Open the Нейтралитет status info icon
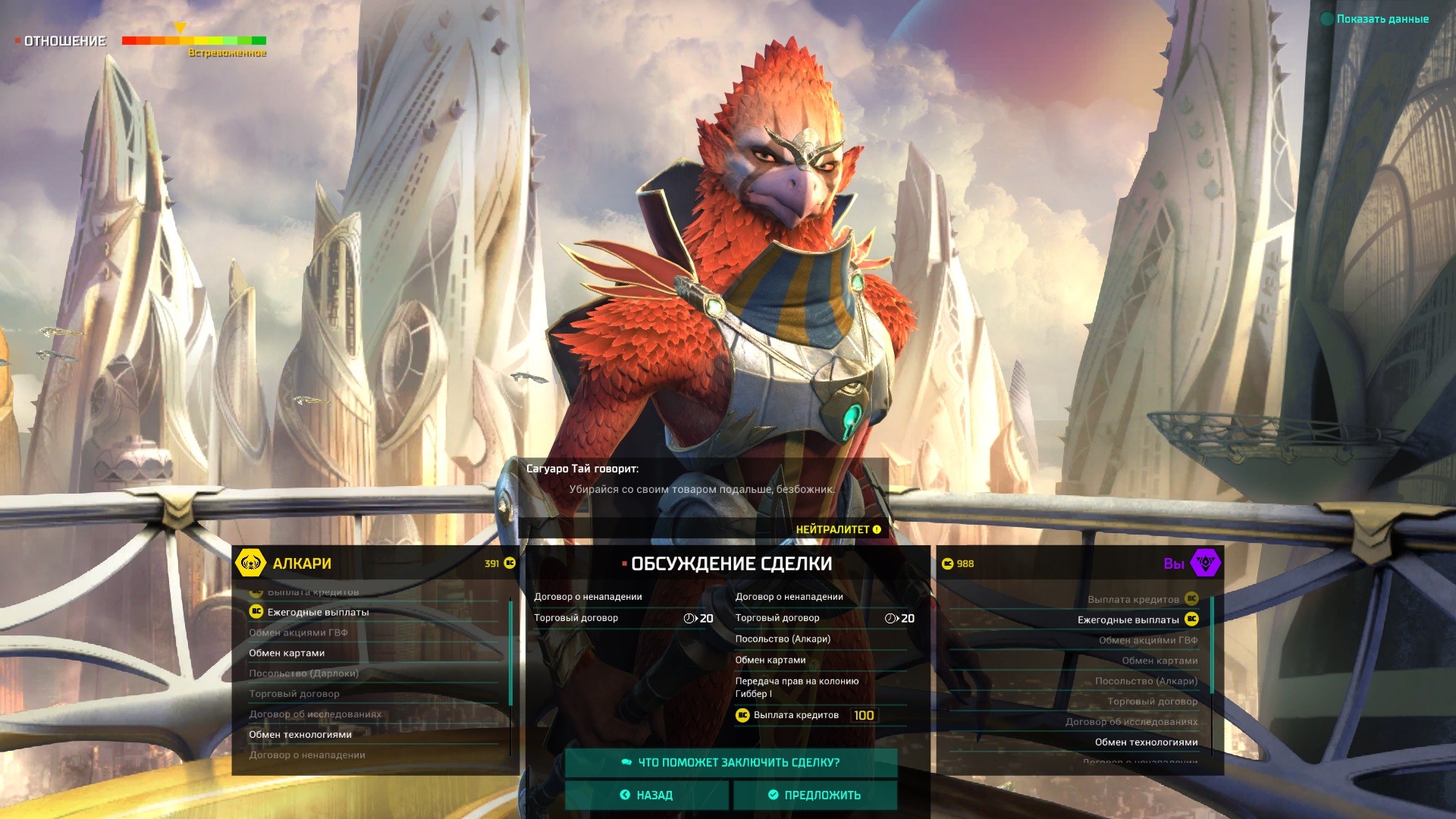 tap(877, 529)
